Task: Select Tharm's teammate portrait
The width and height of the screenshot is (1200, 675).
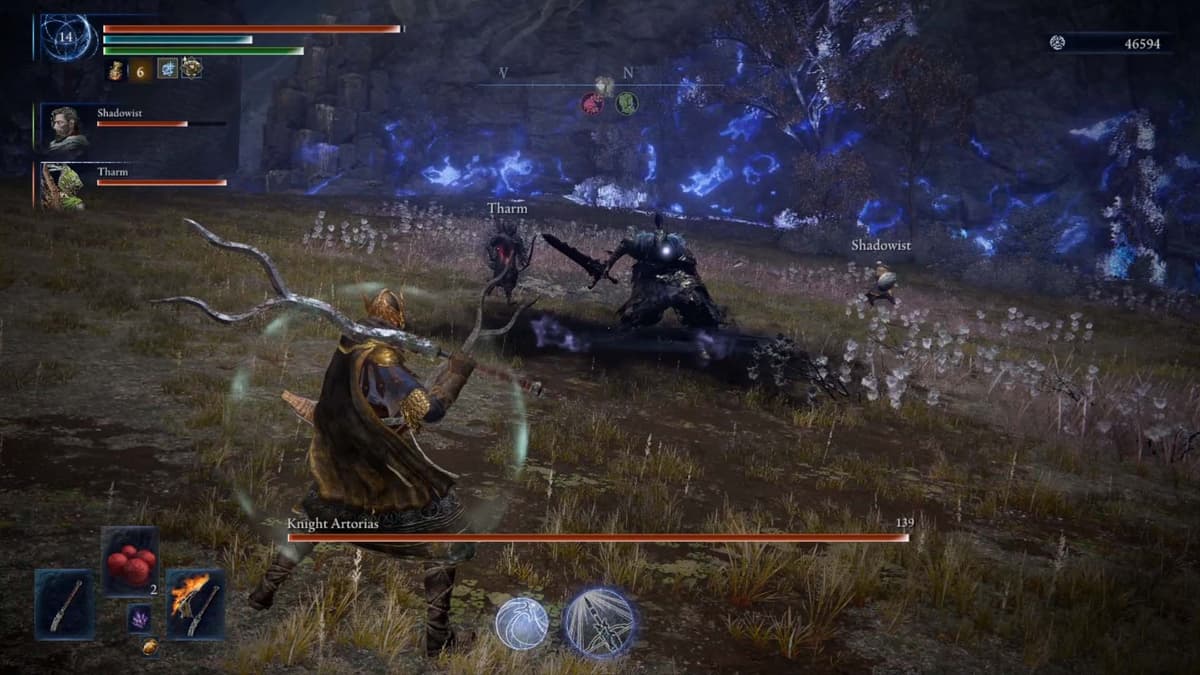Action: [x=63, y=186]
